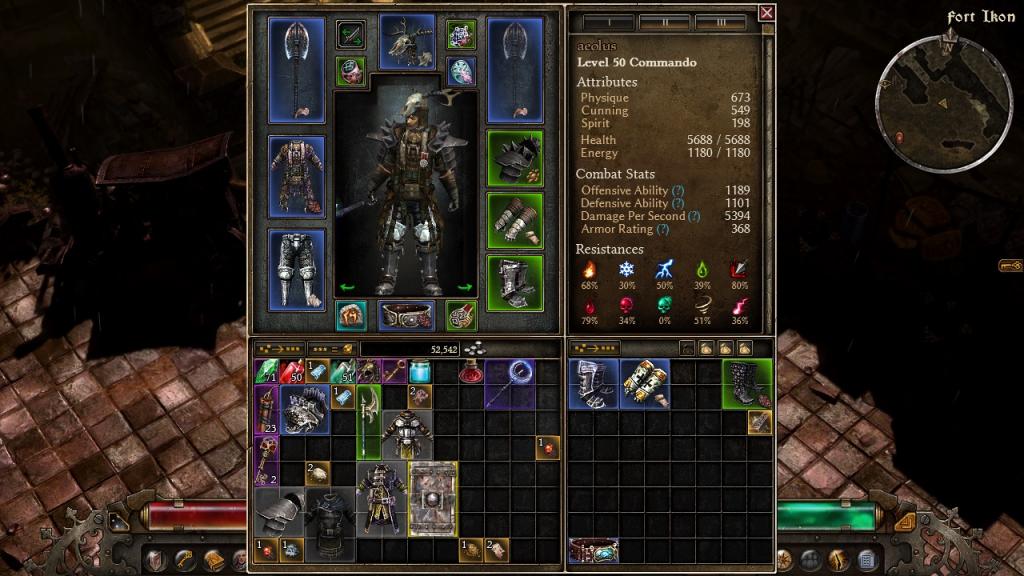Toggle the weapon swap button
Screen dimensions: 1024x576
coord(350,35)
